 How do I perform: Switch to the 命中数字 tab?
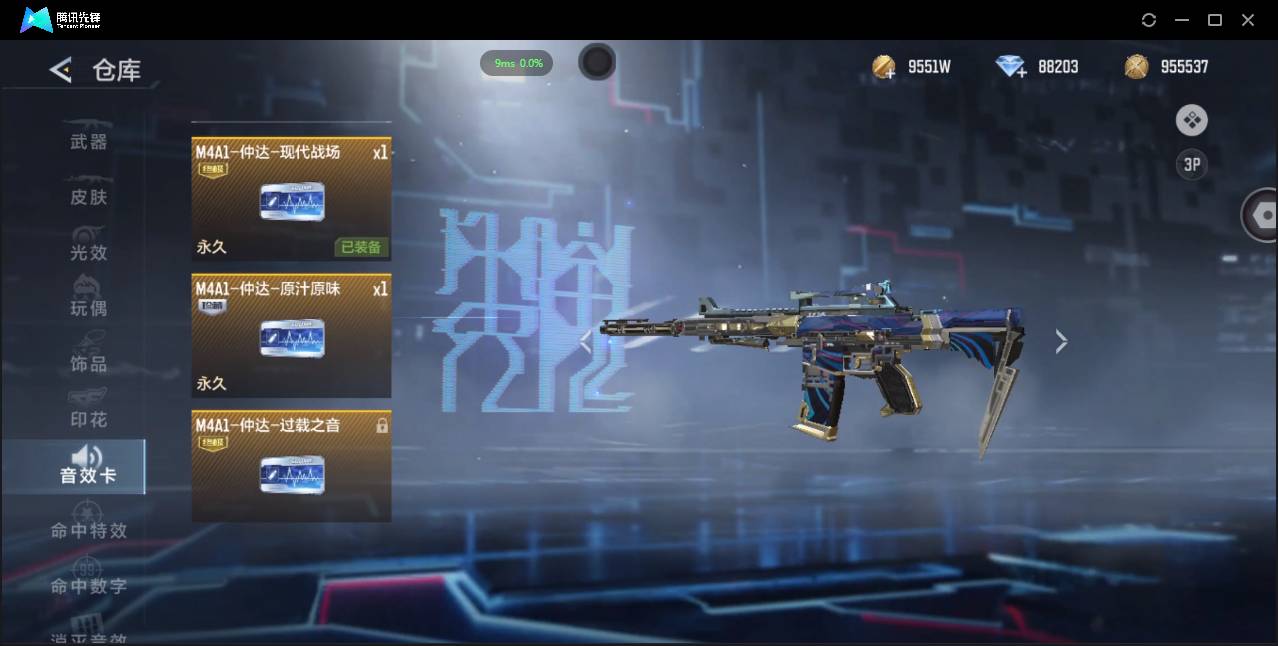[89, 586]
